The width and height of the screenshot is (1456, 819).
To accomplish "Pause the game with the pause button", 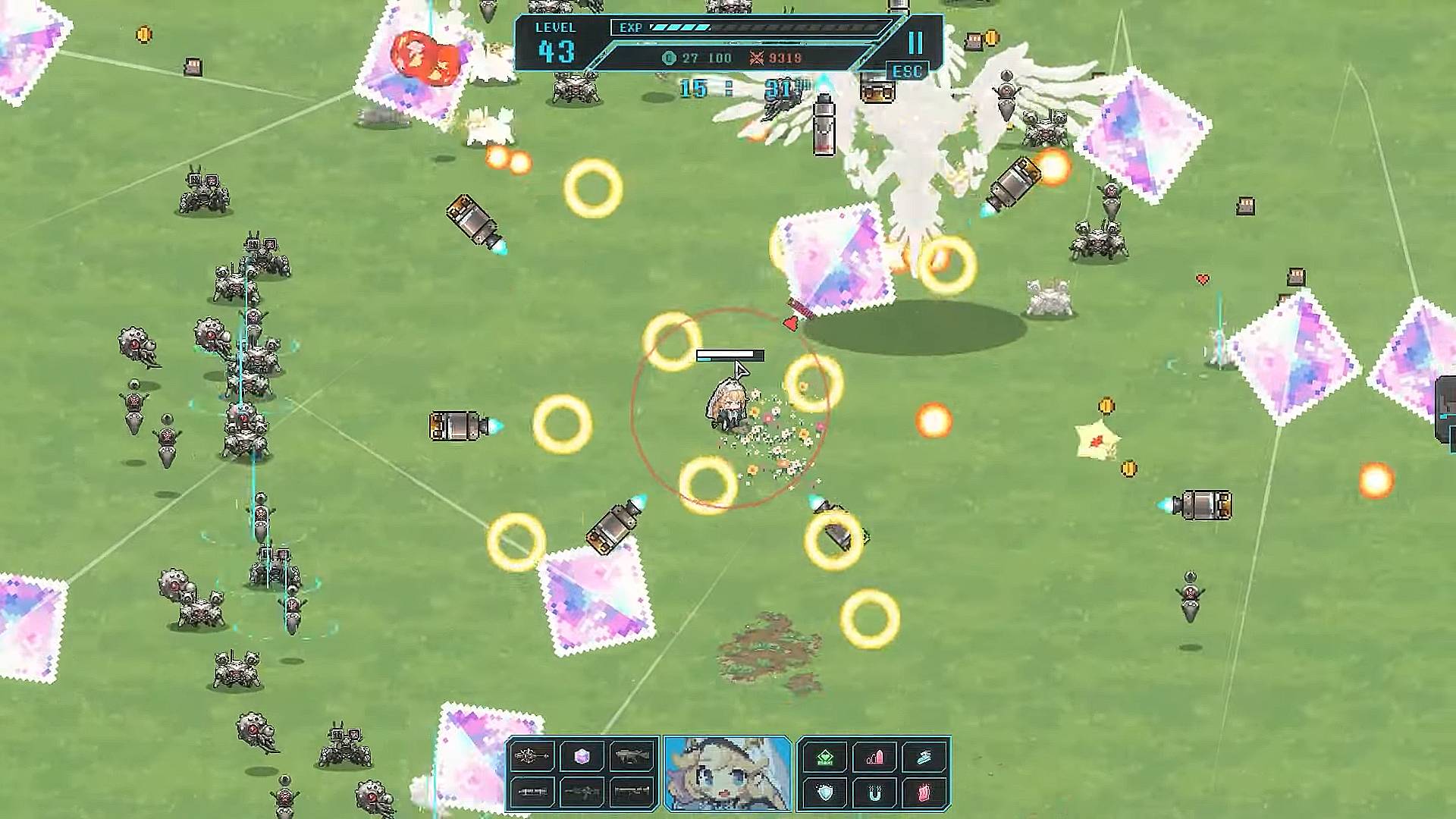I will point(915,42).
